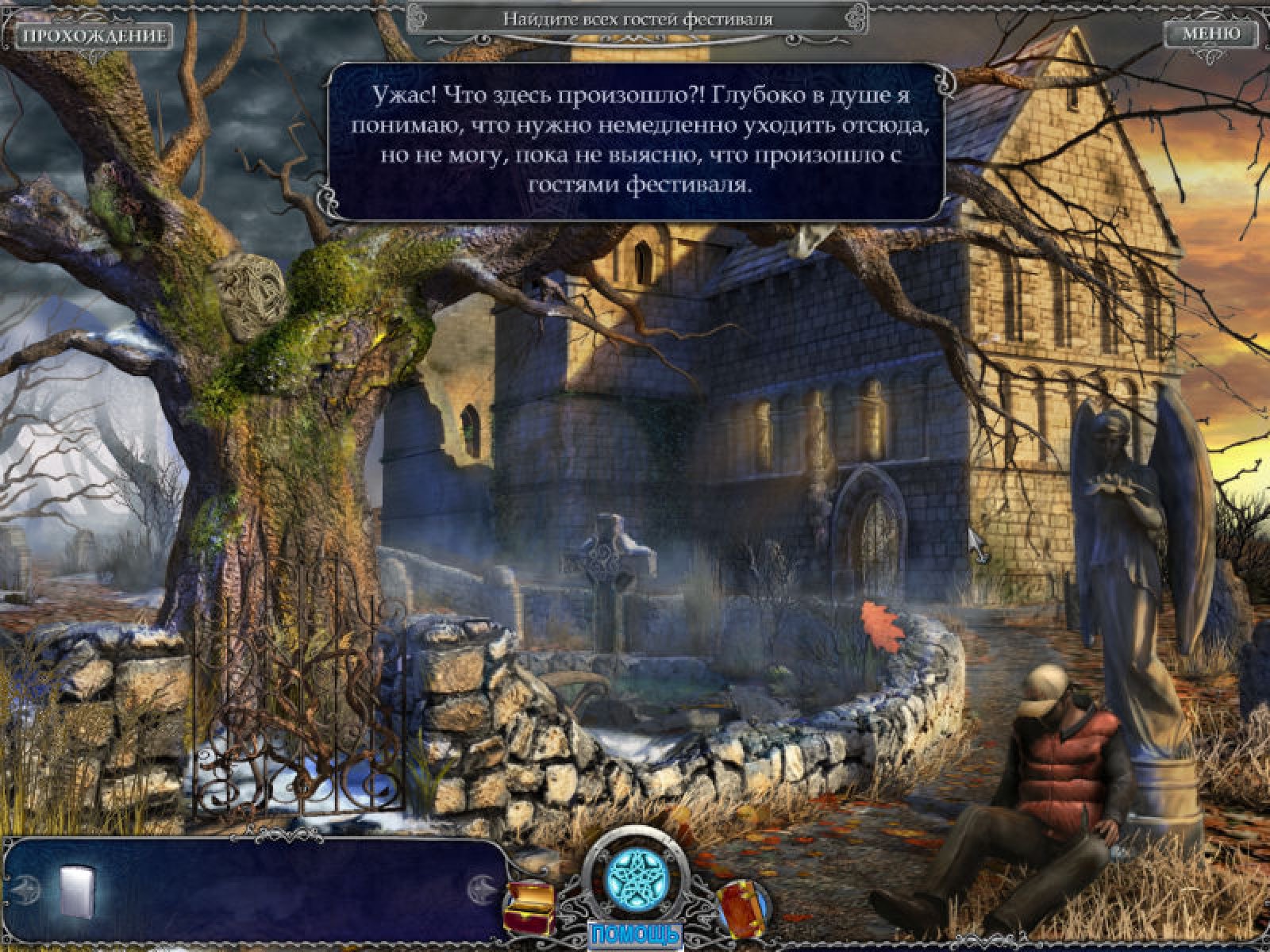Dismiss the blue dialogue text box

(639, 141)
